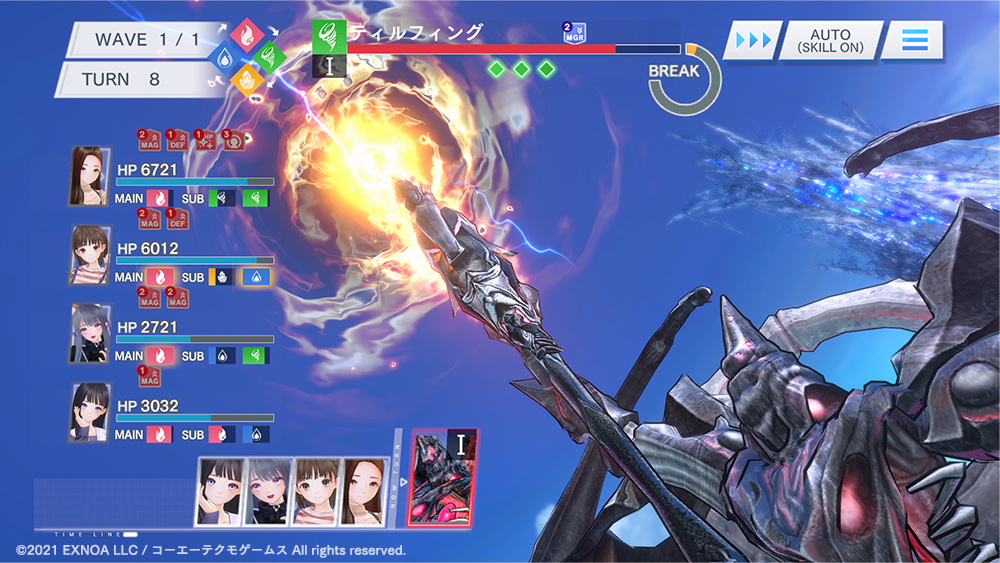
Task: Choose the highlighted water SUB skill of HP 6012 member
Action: coord(256,277)
